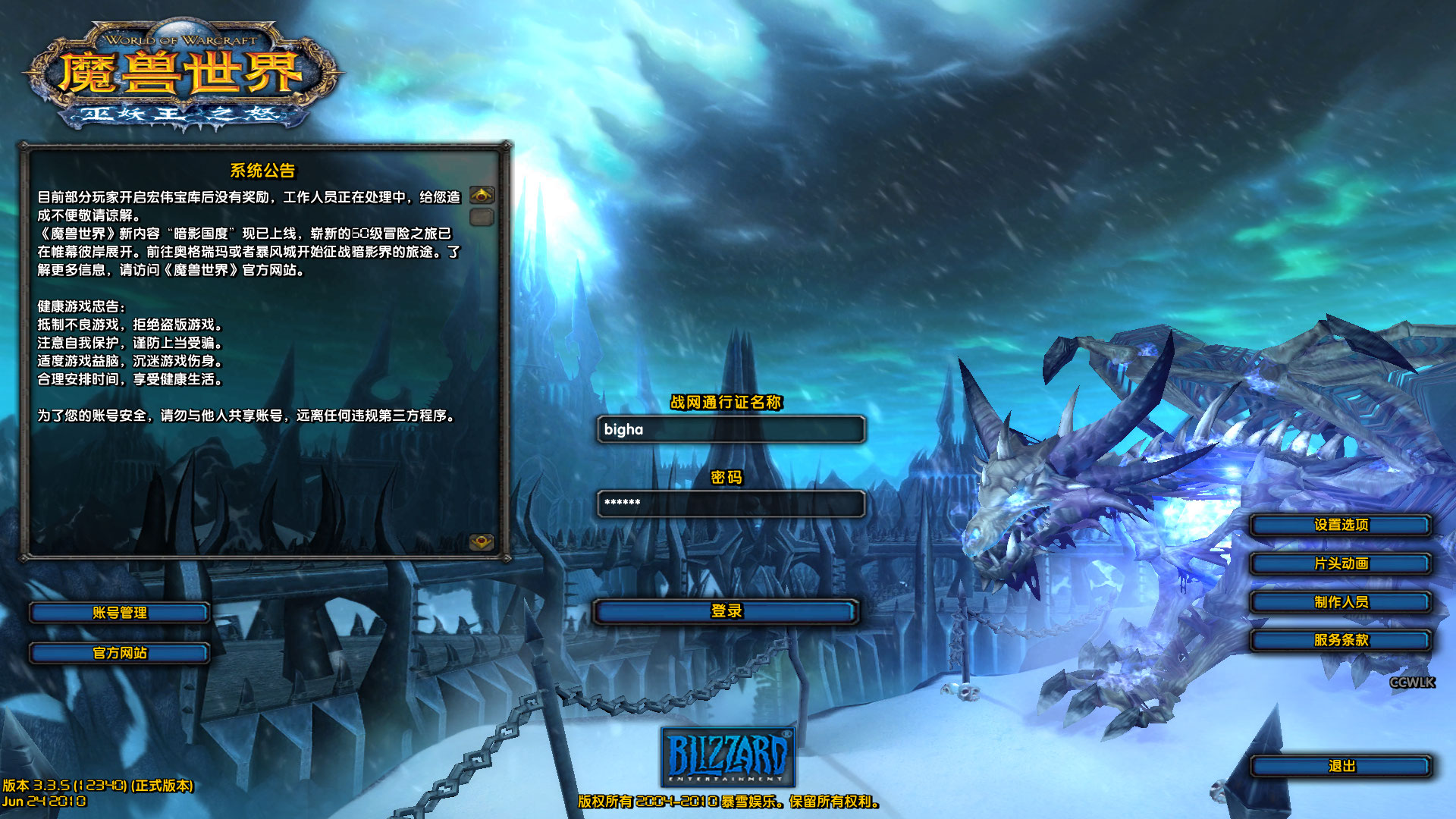The height and width of the screenshot is (819, 1456).
Task: Visit the 官方网站 official website
Action: tap(119, 652)
